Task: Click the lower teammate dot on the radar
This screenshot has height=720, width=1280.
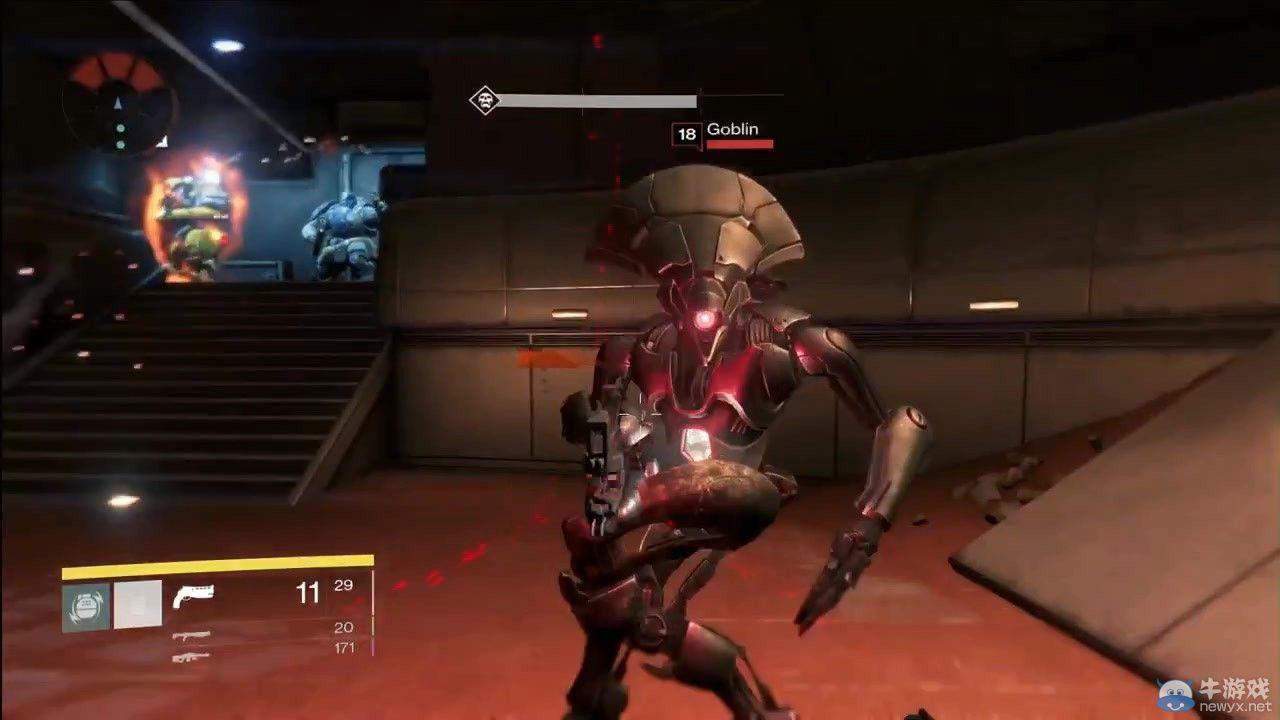Action: [x=121, y=145]
